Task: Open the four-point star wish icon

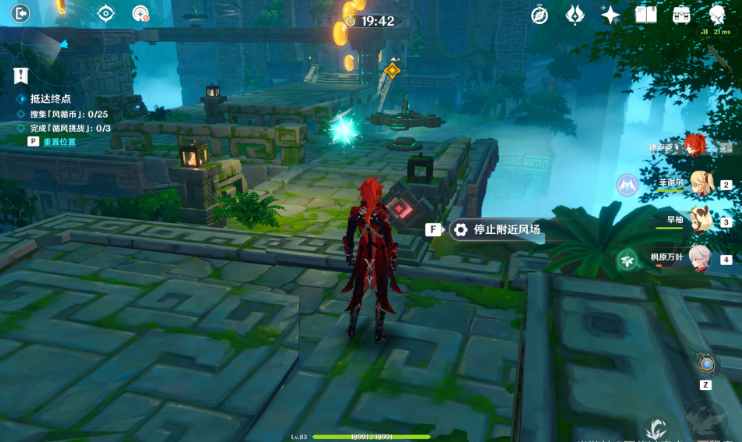Action: click(x=610, y=15)
